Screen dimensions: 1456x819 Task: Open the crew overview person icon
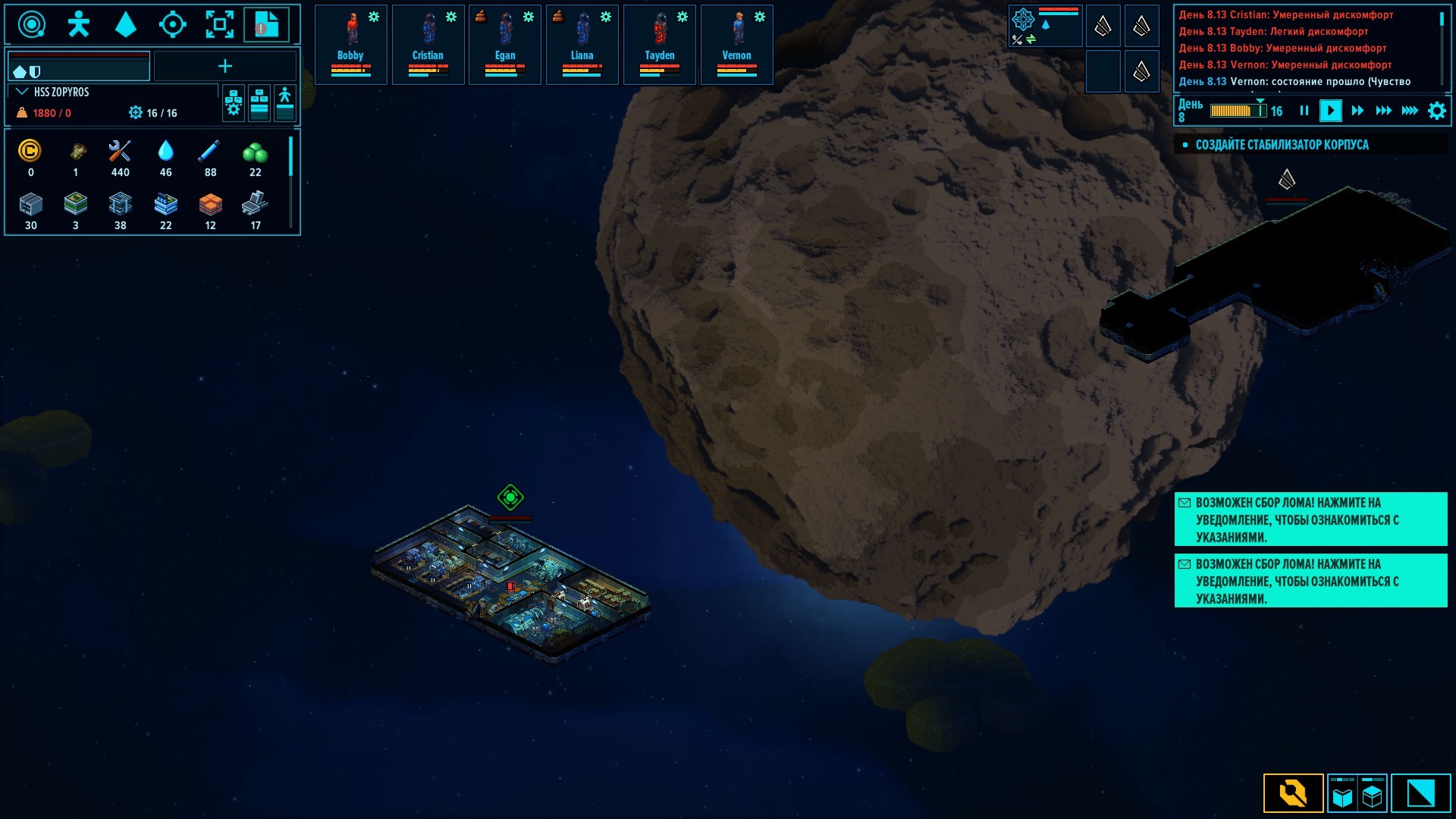coord(78,25)
